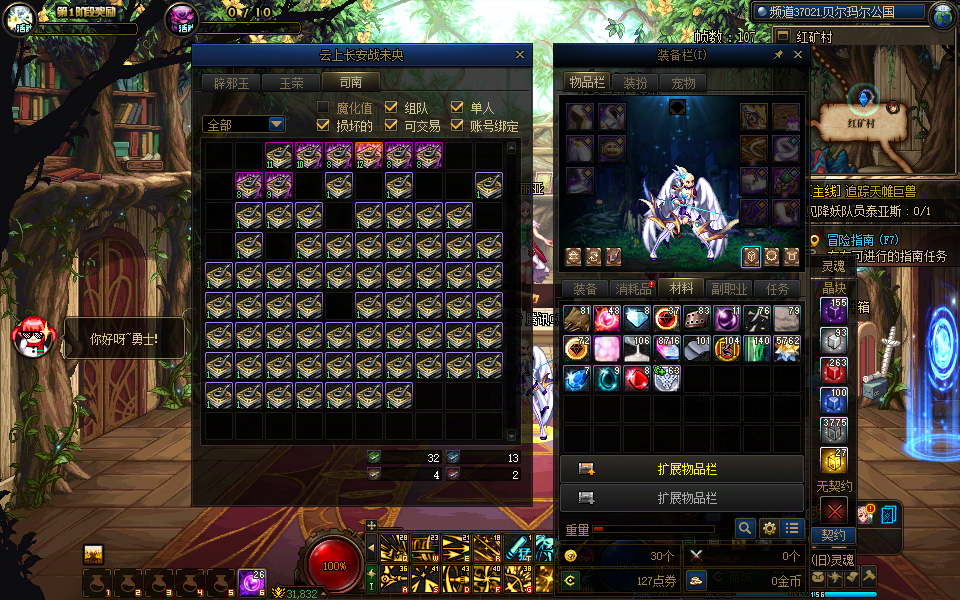Switch to the 辟邪玉 tab
960x600 pixels.
pyautogui.click(x=231, y=83)
